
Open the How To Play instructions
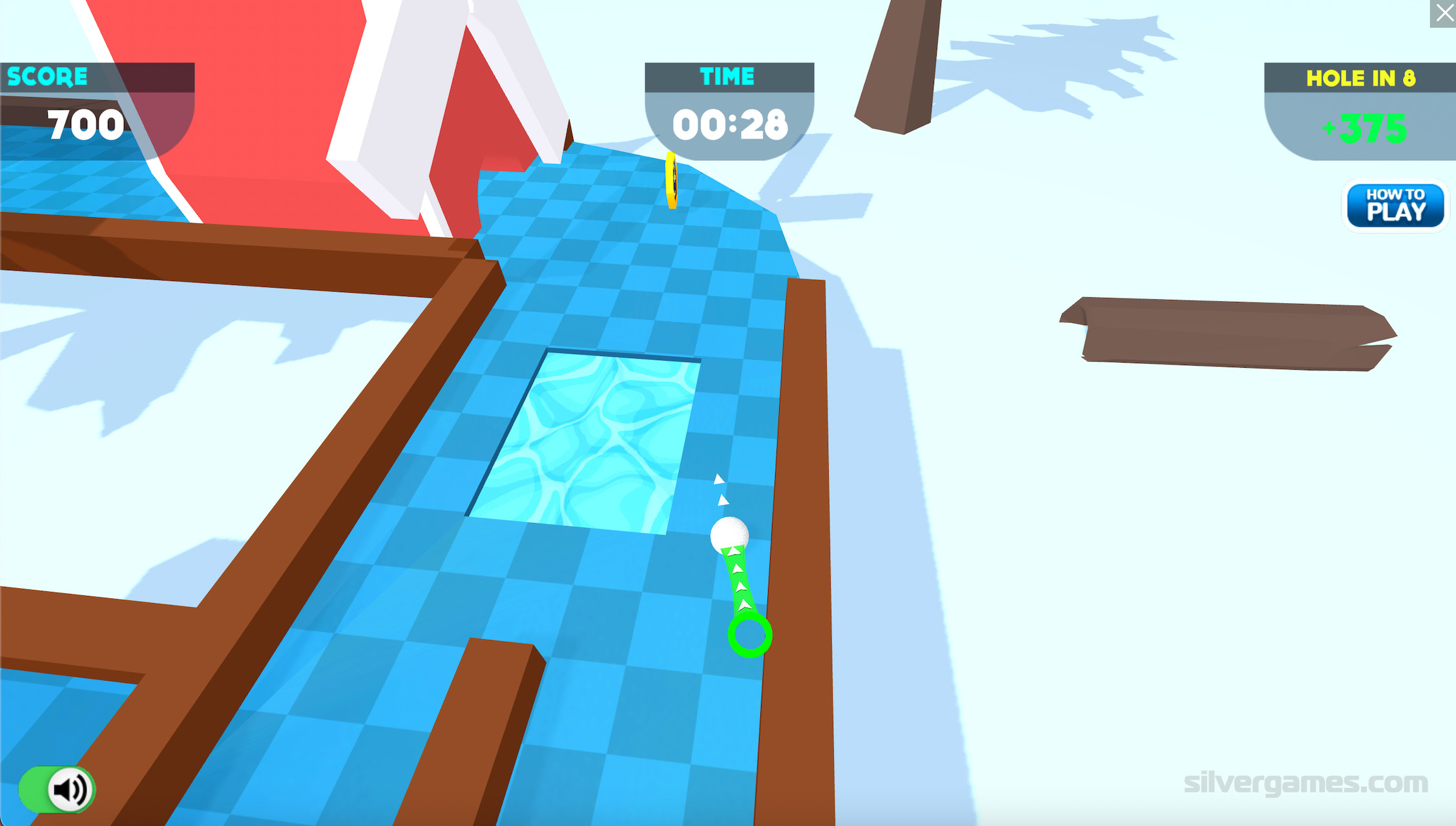[x=1395, y=206]
